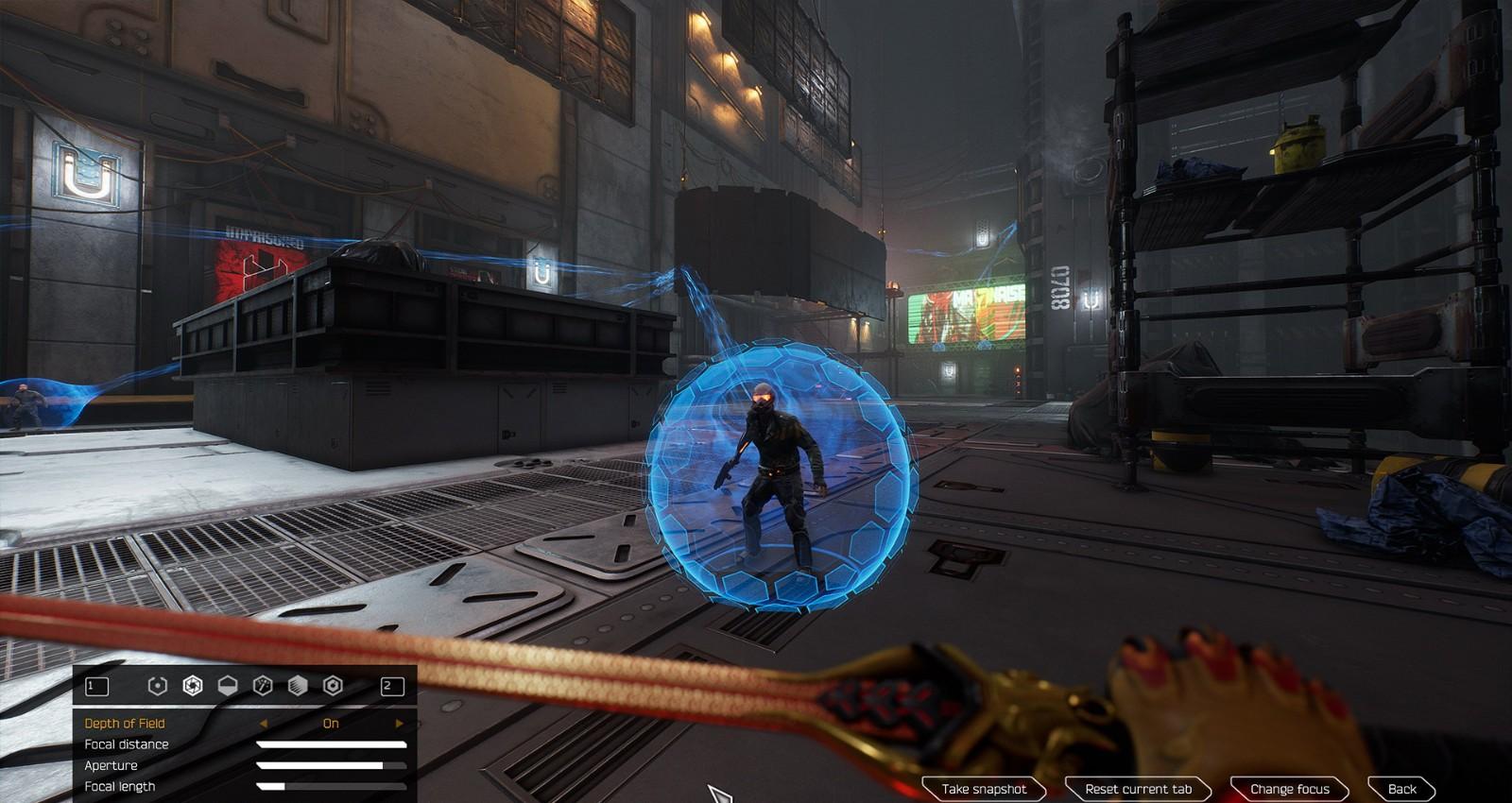Set the Aperture slider
The height and width of the screenshot is (803, 1512).
331,765
